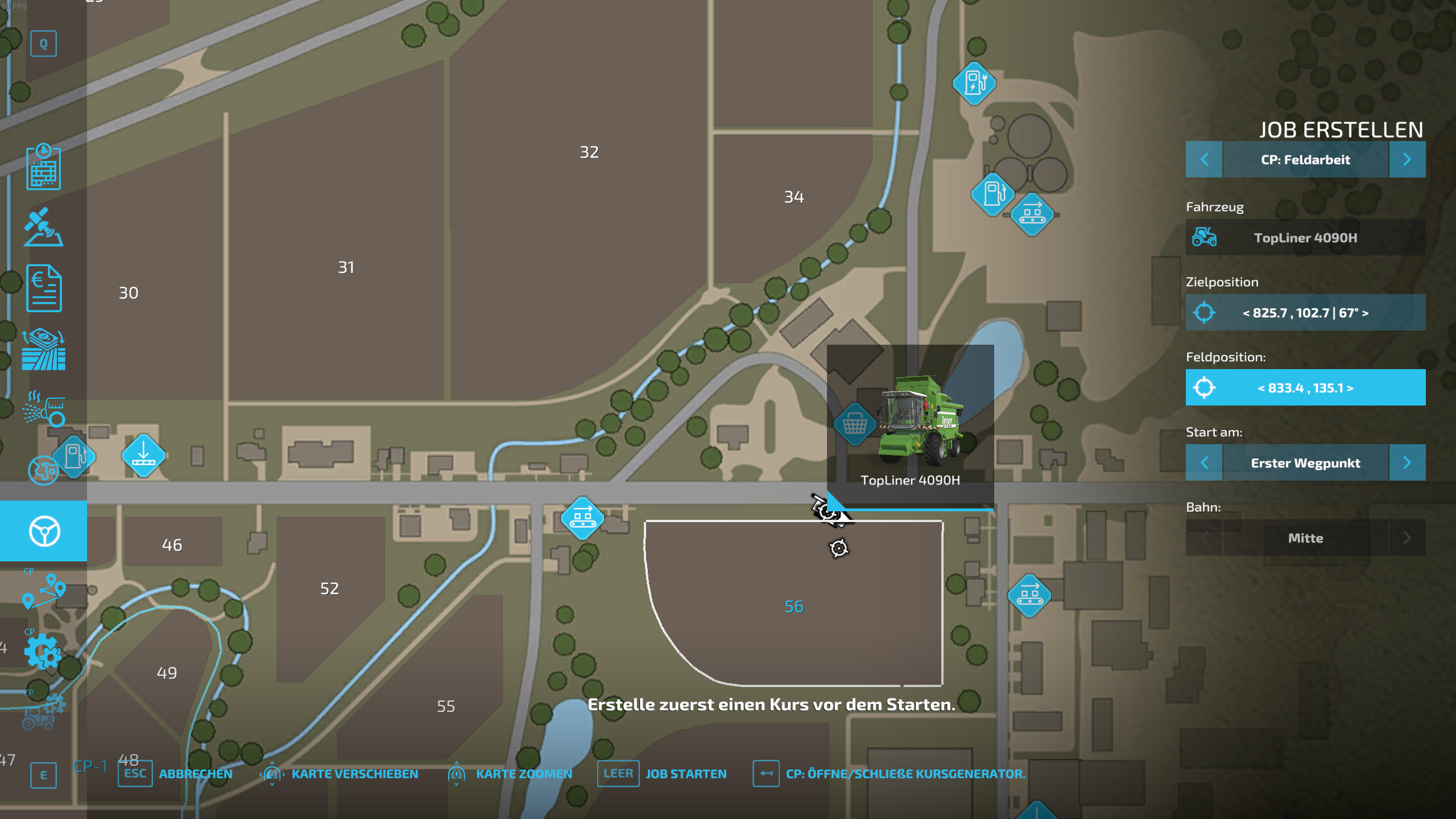Click the EV charging station marker on map
The width and height of the screenshot is (1456, 819).
click(x=974, y=84)
